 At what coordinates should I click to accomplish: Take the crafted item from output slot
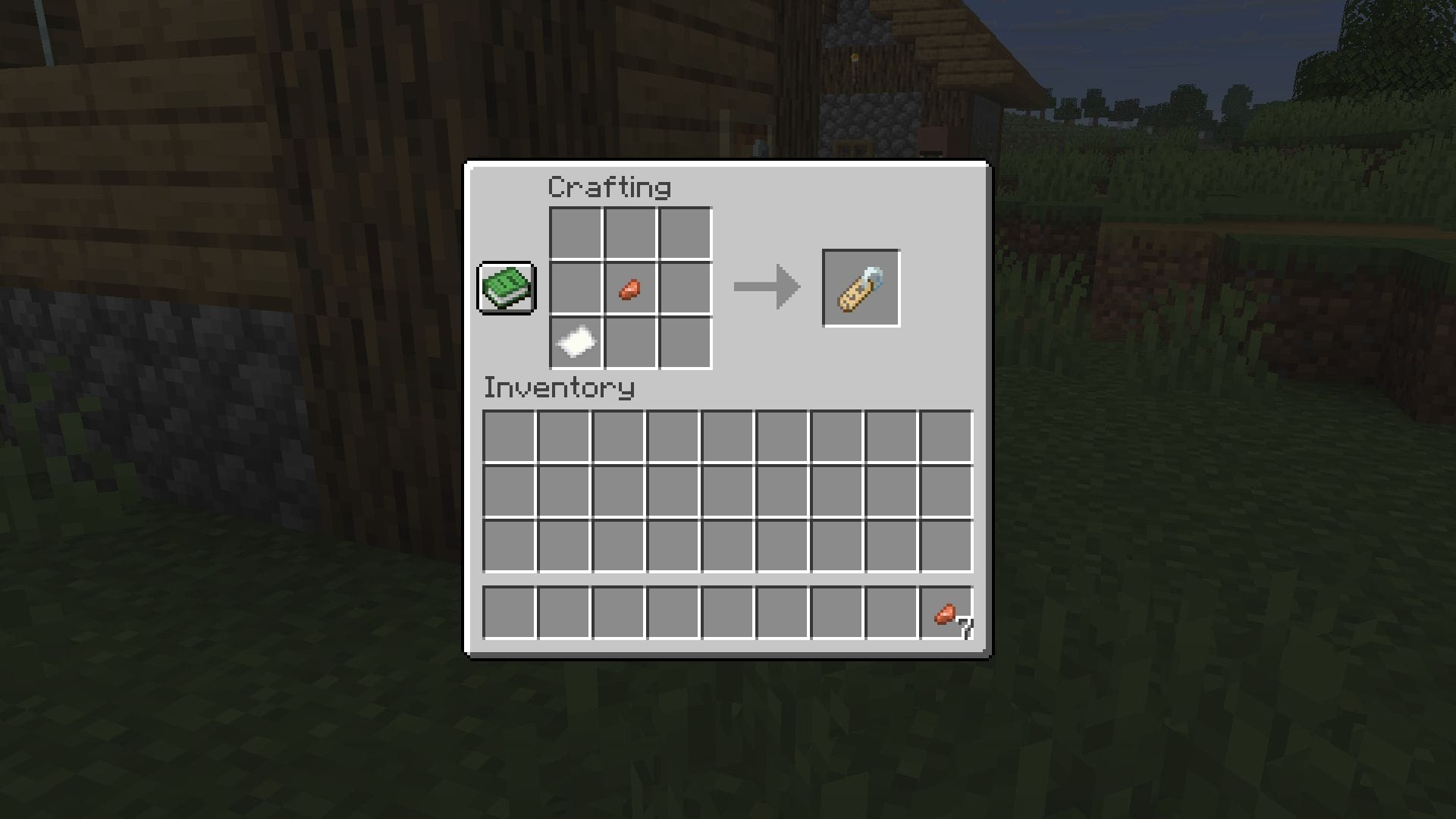pyautogui.click(x=861, y=289)
